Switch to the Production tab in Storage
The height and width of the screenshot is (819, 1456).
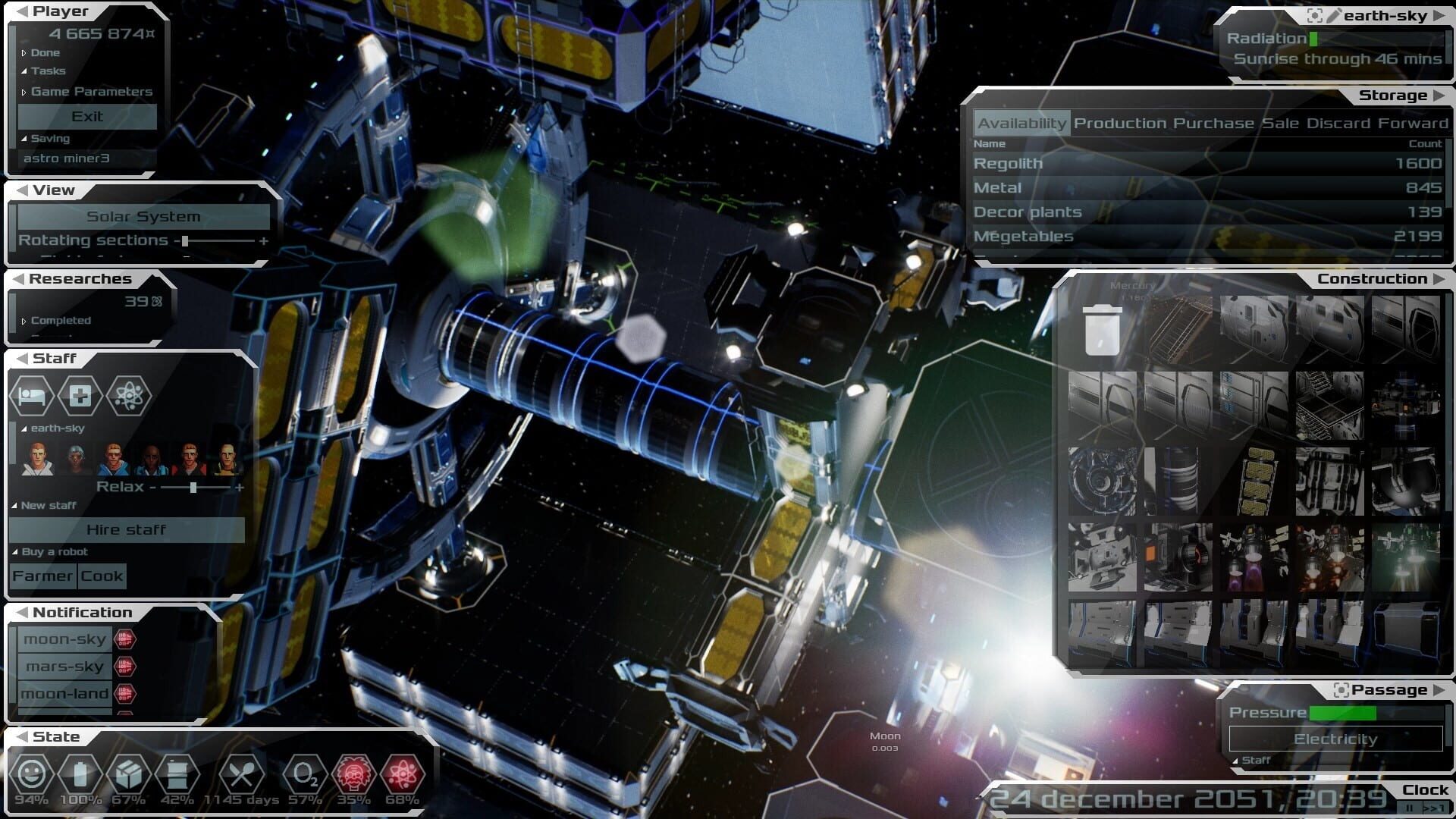[1118, 122]
